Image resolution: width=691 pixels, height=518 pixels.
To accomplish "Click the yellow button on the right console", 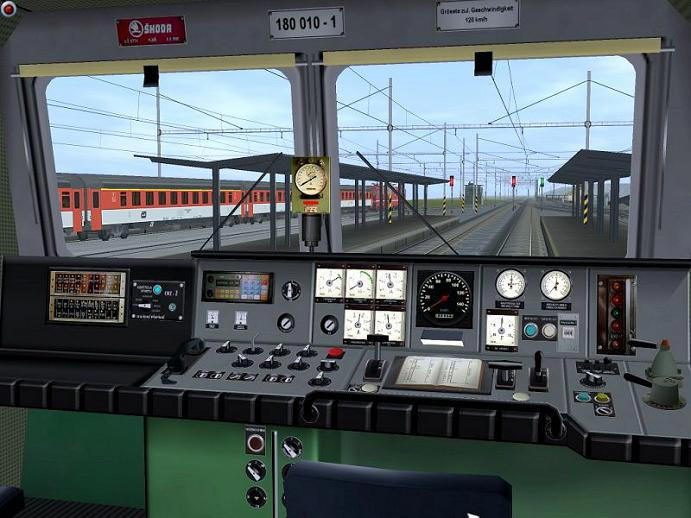I will 602,397.
